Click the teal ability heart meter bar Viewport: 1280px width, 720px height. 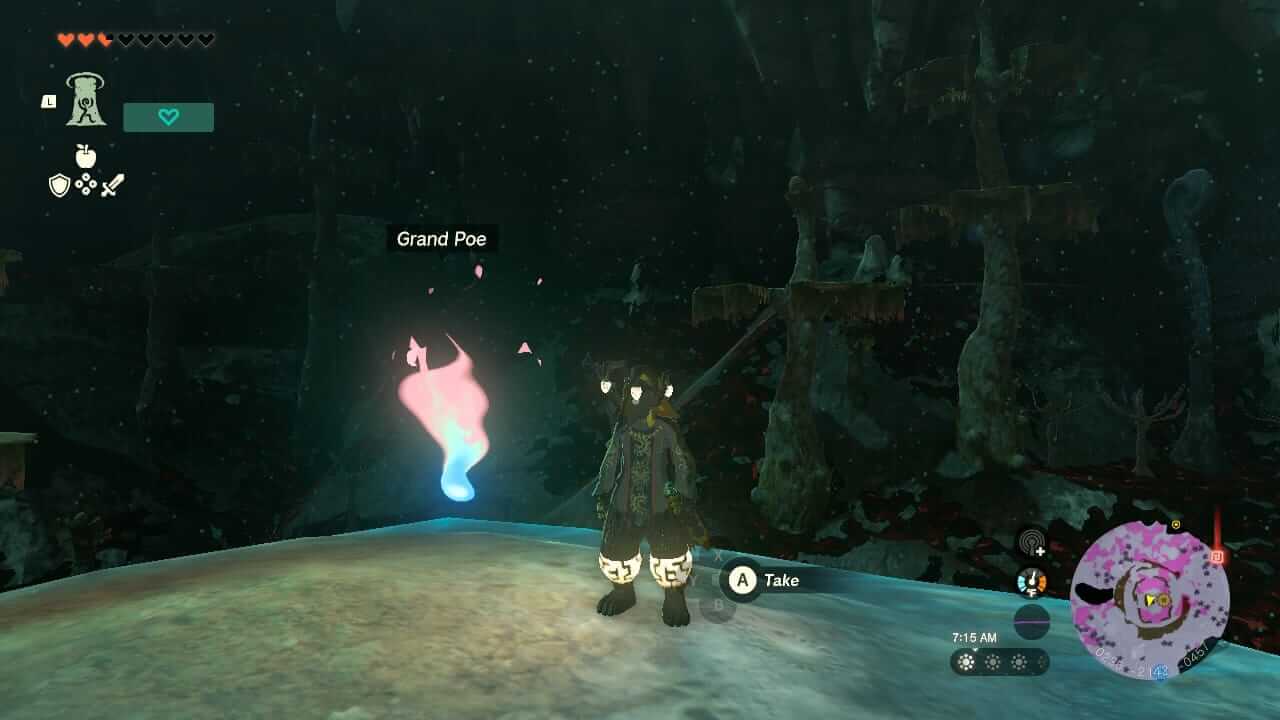[x=168, y=116]
